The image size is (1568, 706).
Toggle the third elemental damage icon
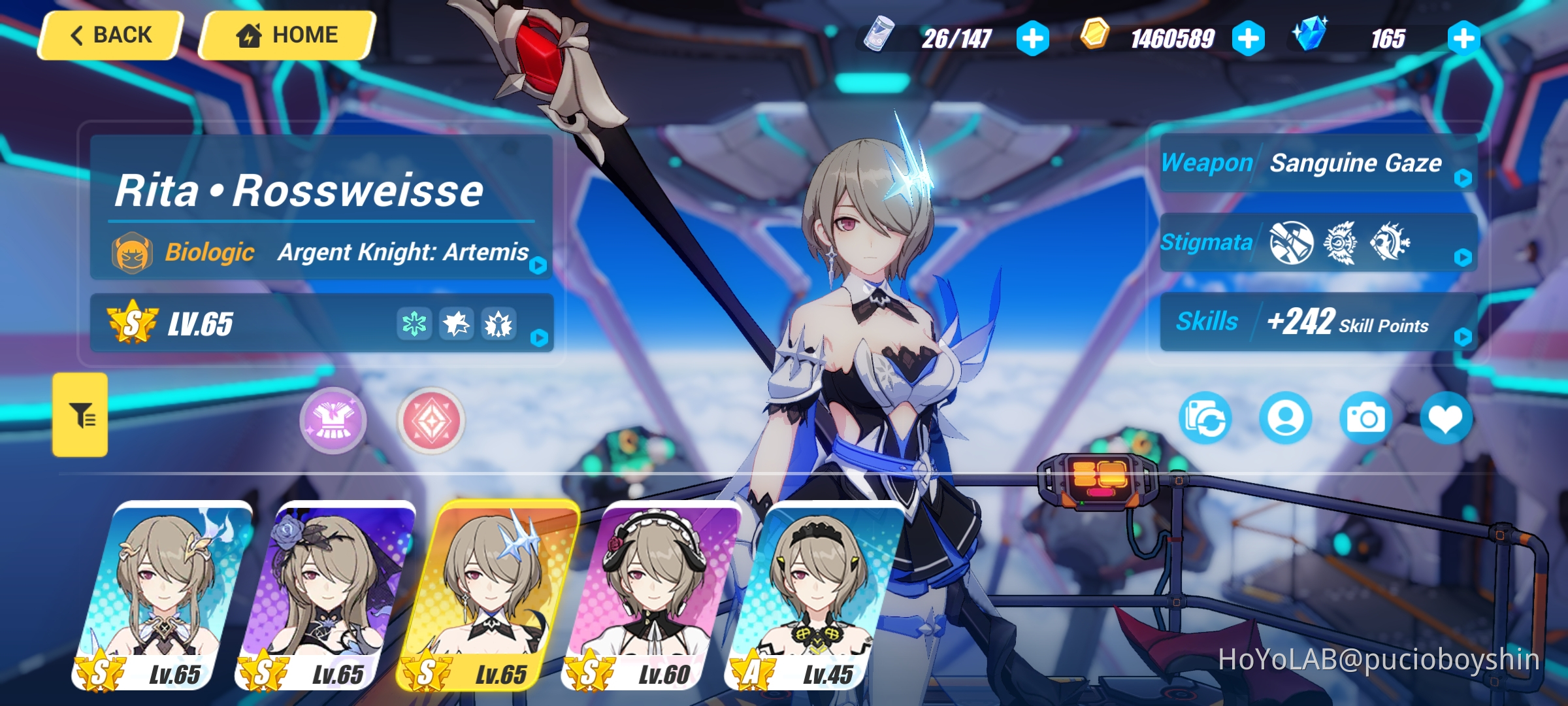pyautogui.click(x=500, y=324)
